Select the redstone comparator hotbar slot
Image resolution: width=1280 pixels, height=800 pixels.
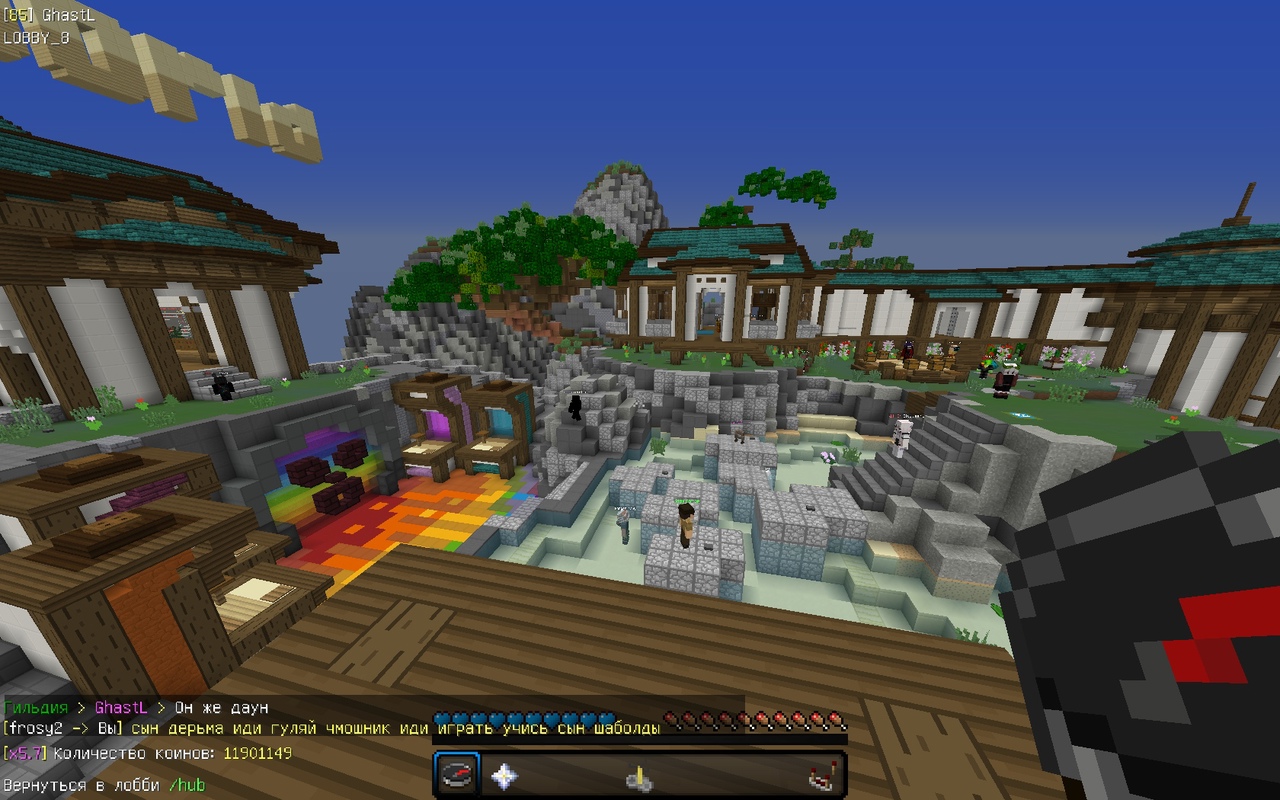coord(820,776)
